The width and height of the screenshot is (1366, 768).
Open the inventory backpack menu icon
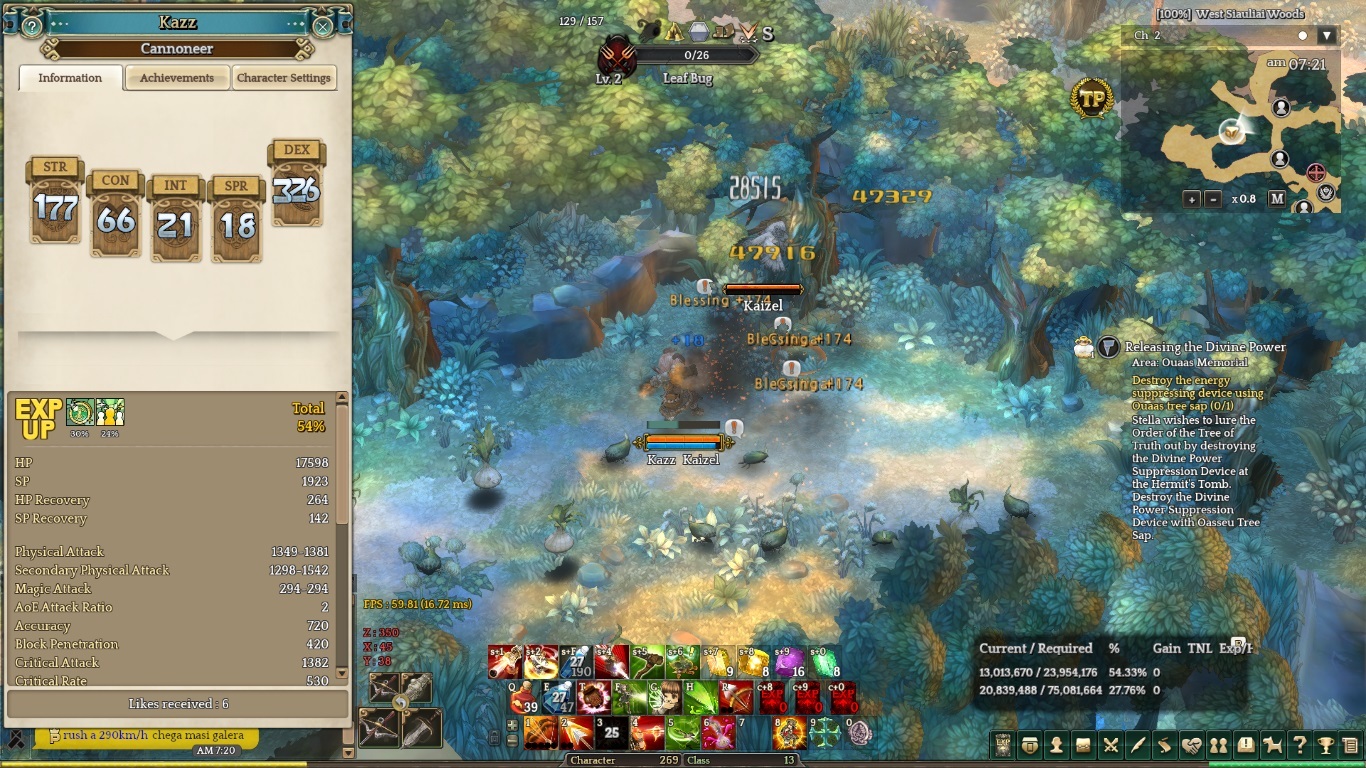(1029, 745)
